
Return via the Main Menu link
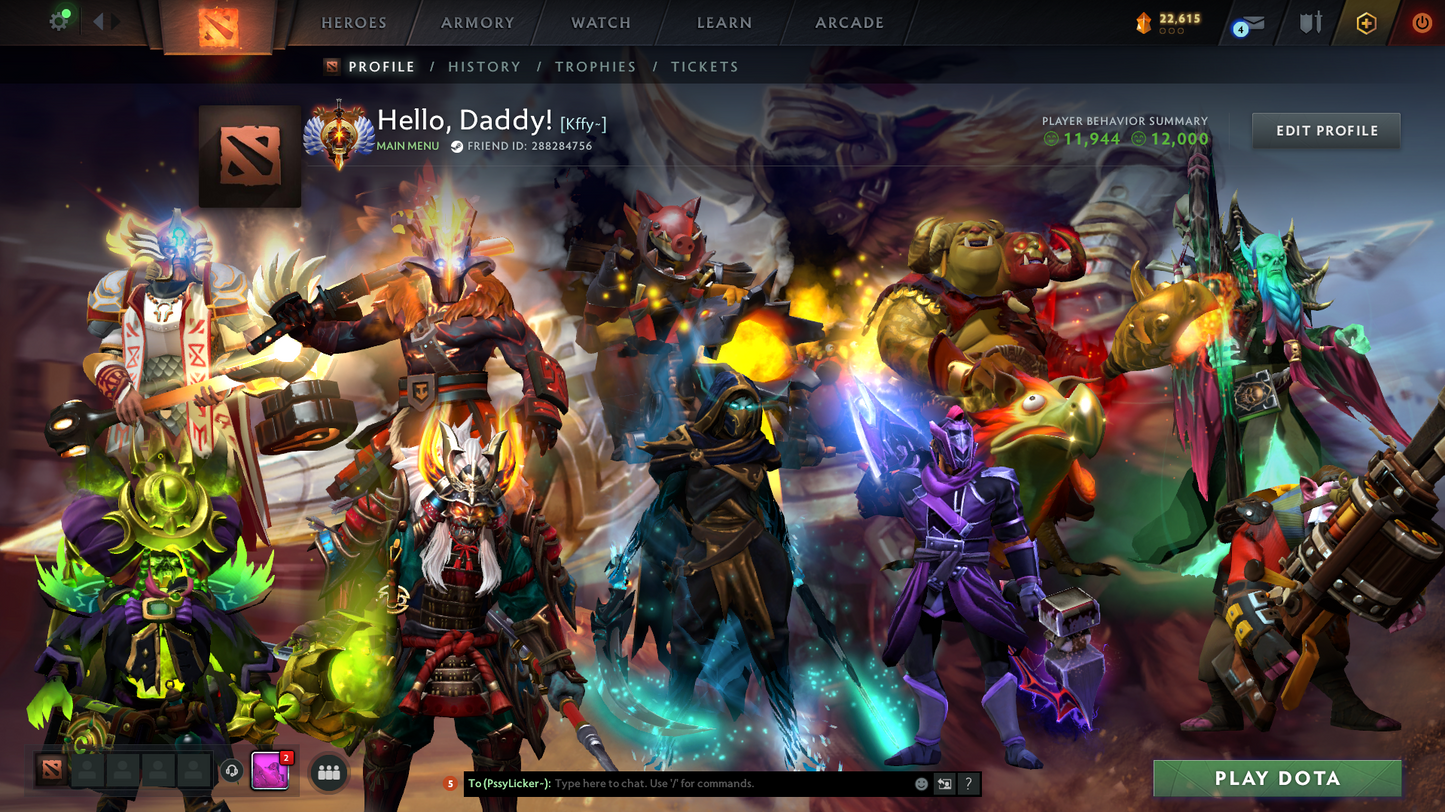coord(407,146)
